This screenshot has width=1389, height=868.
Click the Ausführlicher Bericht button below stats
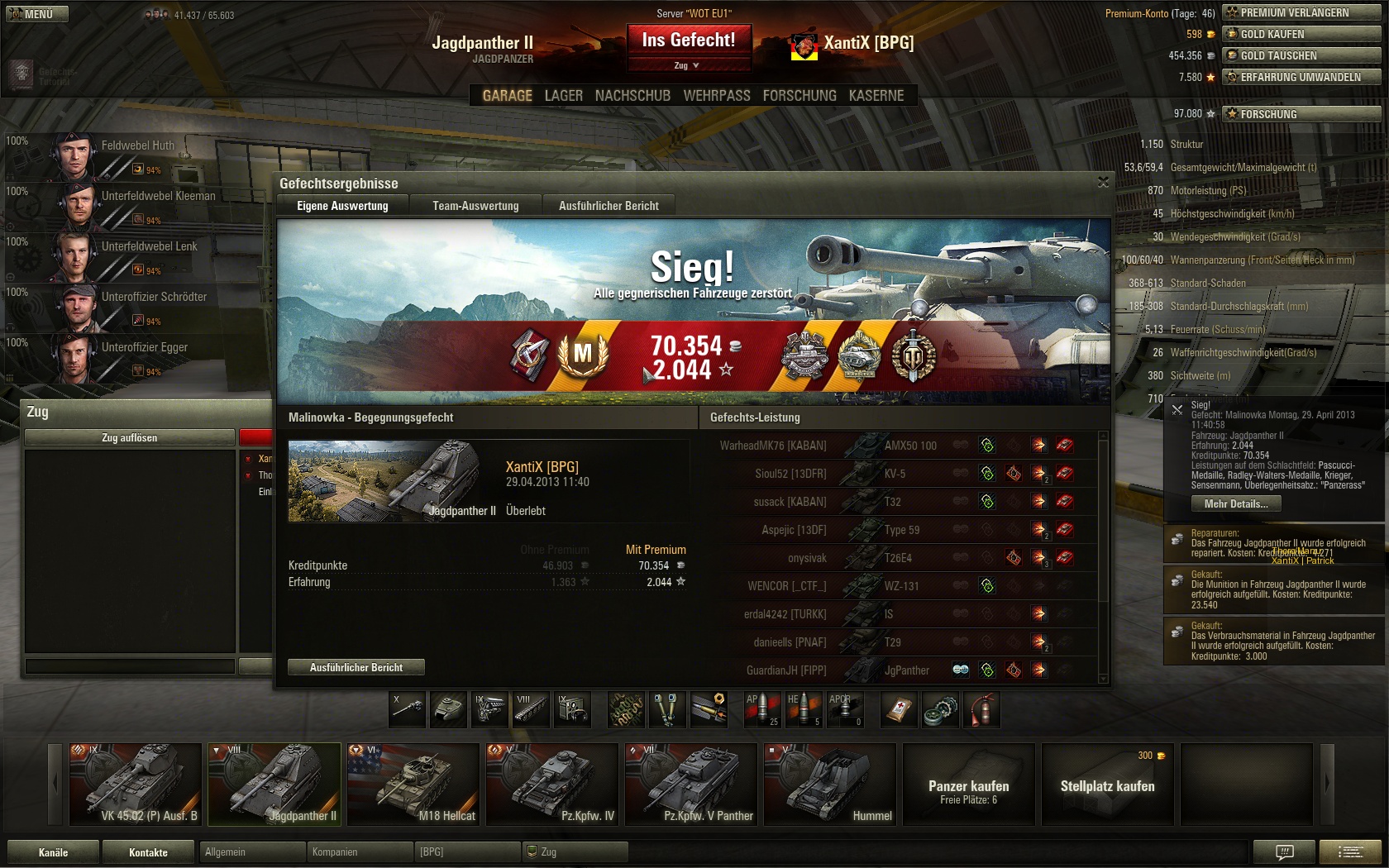[356, 667]
